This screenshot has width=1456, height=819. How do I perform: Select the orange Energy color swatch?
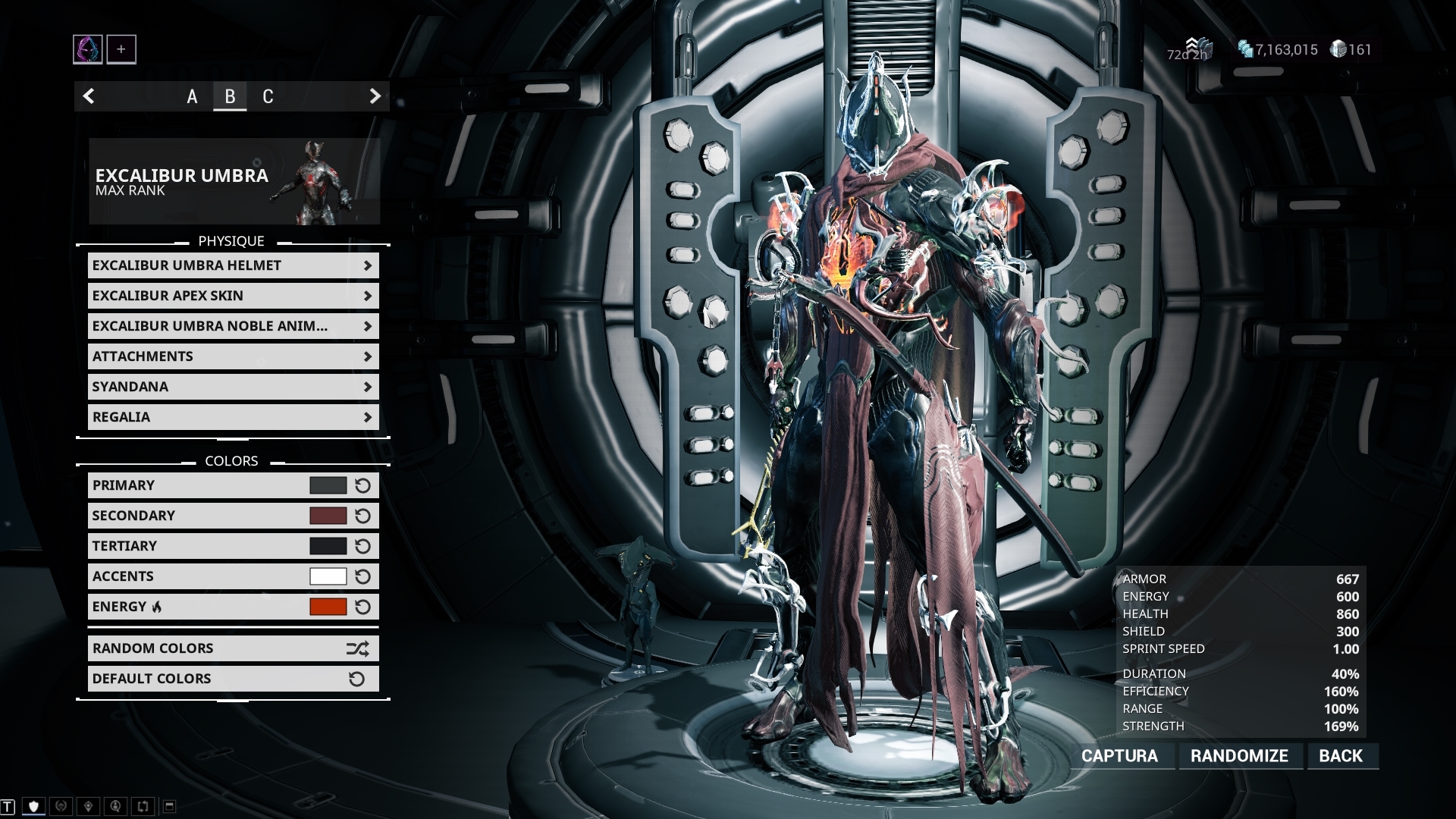point(328,607)
